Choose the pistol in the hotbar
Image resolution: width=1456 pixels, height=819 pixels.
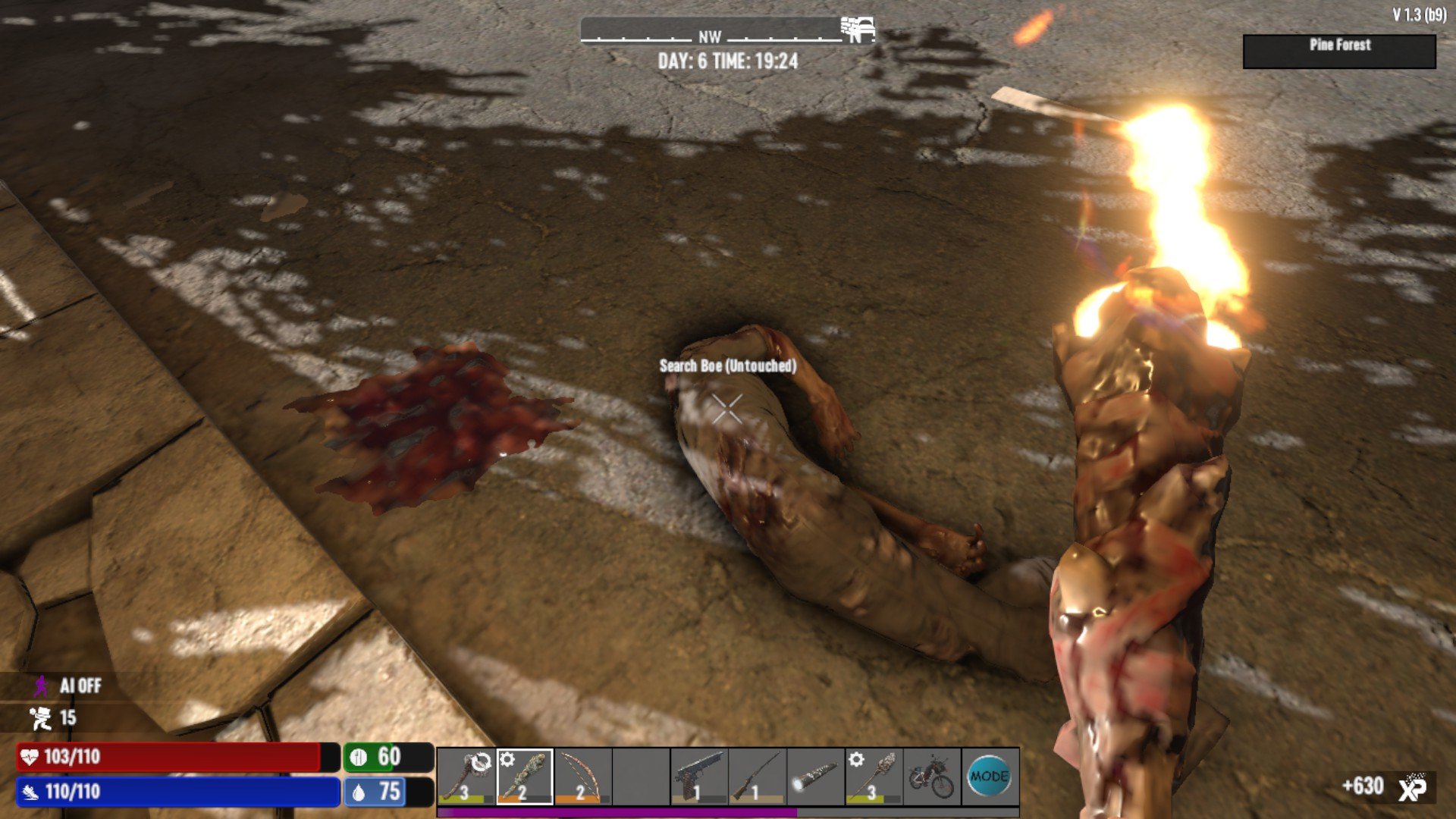pos(698,776)
